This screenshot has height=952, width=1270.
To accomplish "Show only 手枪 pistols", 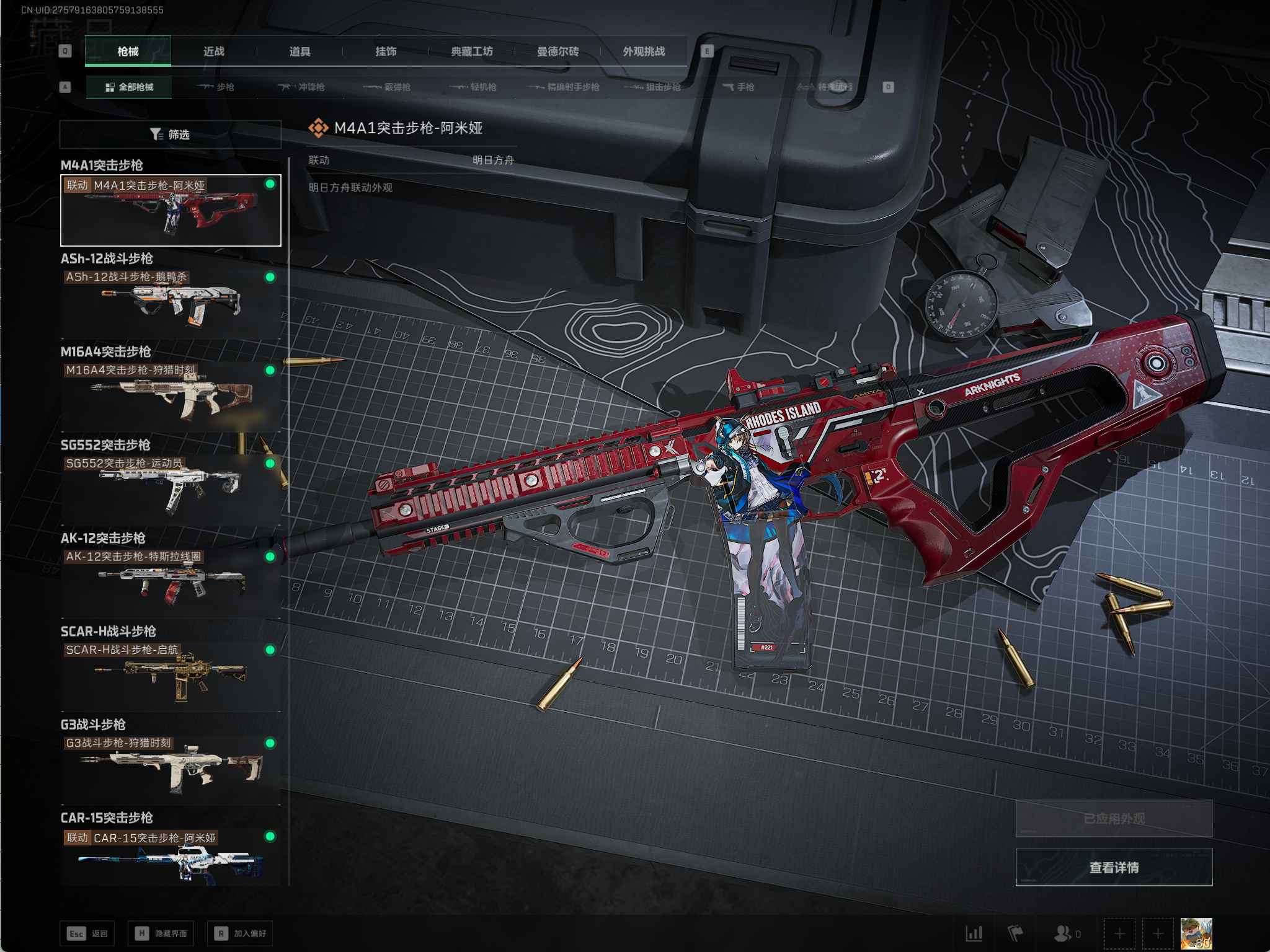I will [x=739, y=87].
